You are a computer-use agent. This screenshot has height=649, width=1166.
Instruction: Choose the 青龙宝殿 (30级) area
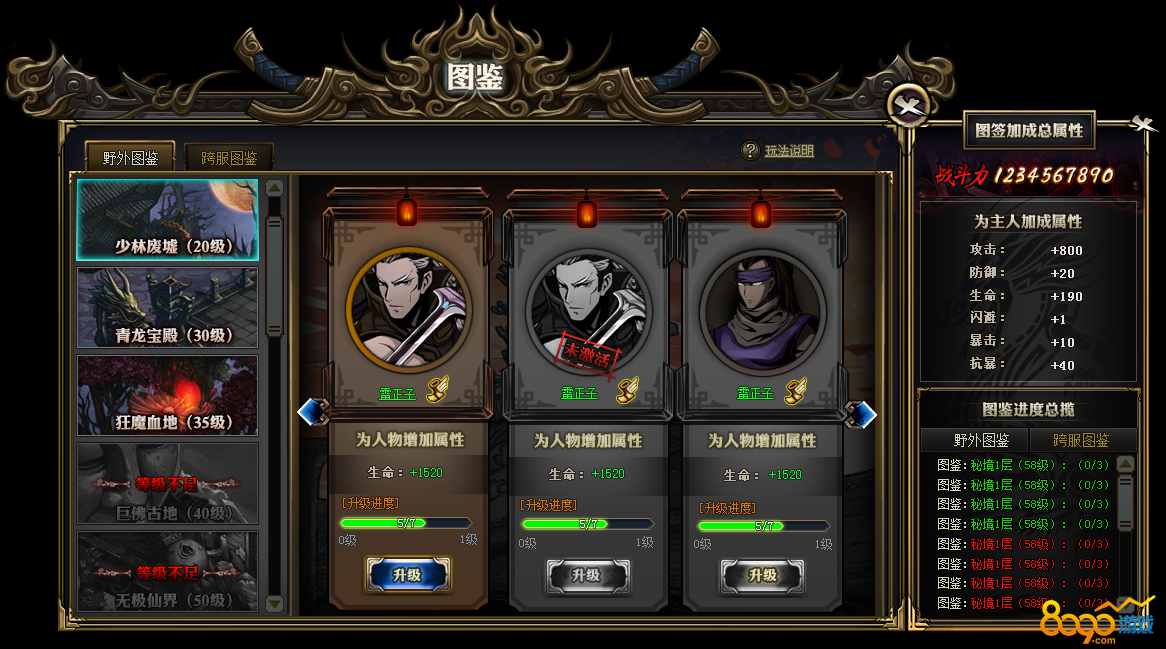tap(168, 308)
